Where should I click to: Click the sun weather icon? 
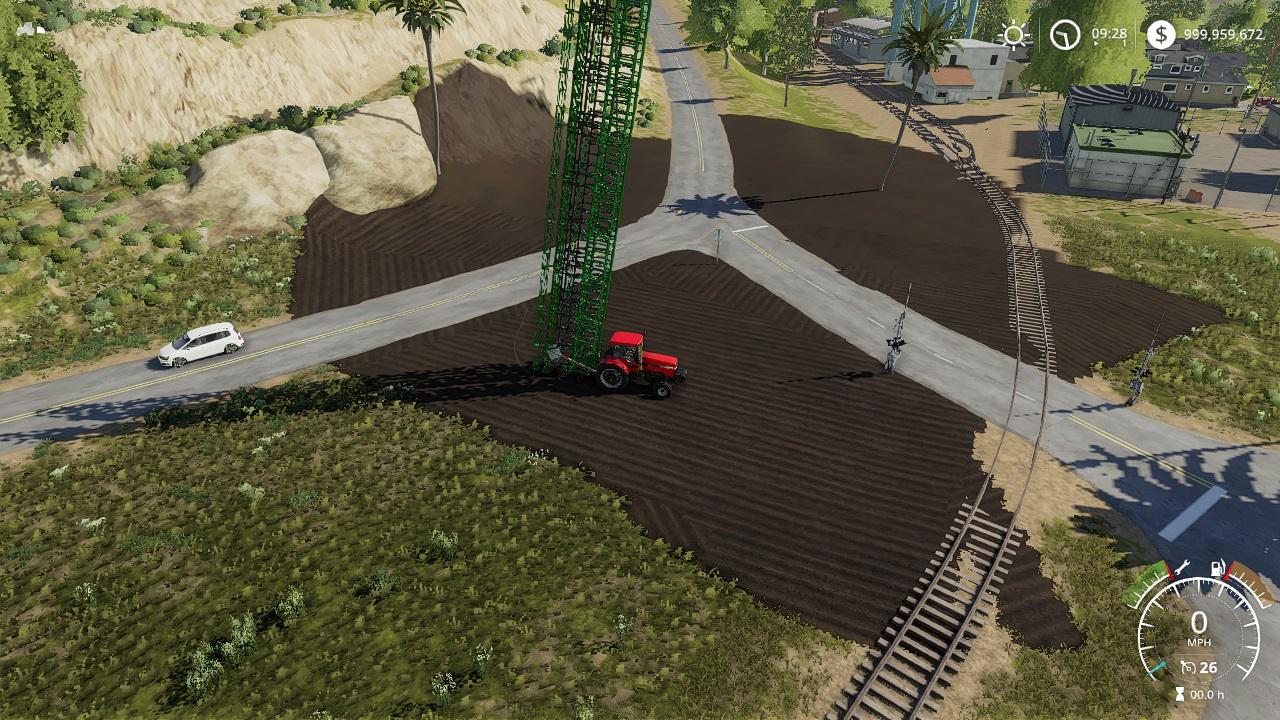(1014, 35)
